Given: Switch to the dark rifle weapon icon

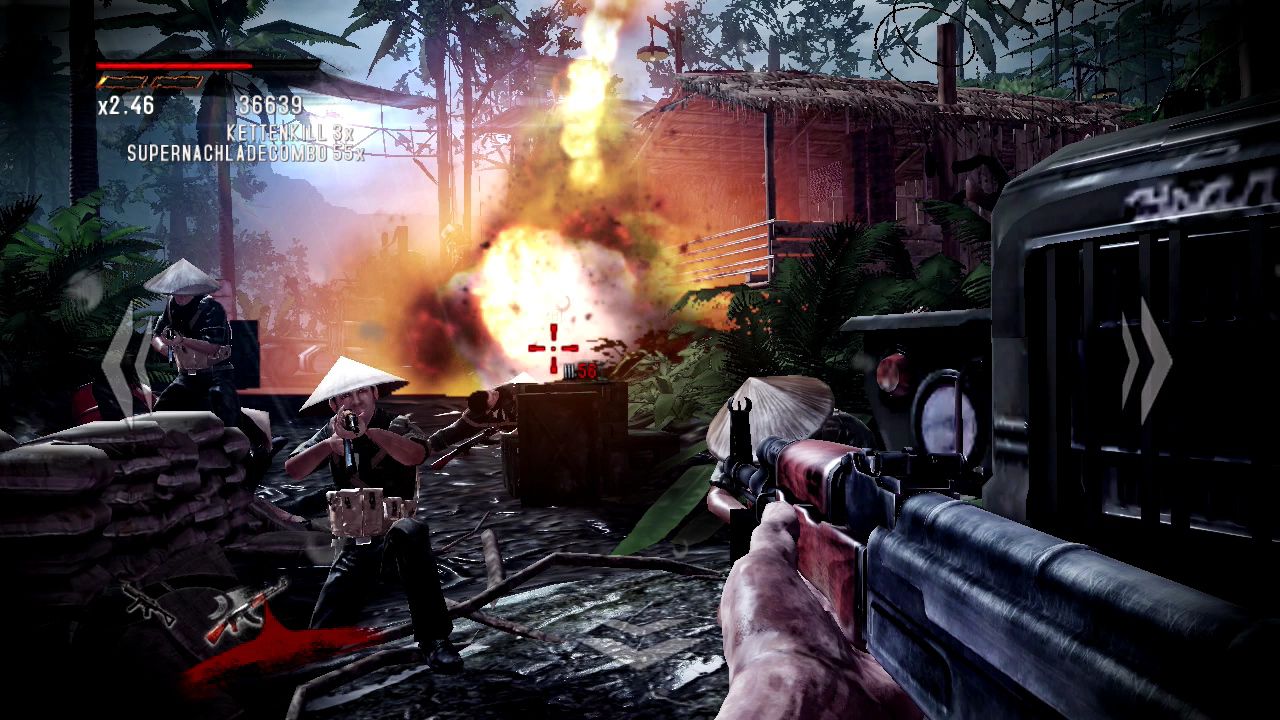Looking at the screenshot, I should click(150, 600).
